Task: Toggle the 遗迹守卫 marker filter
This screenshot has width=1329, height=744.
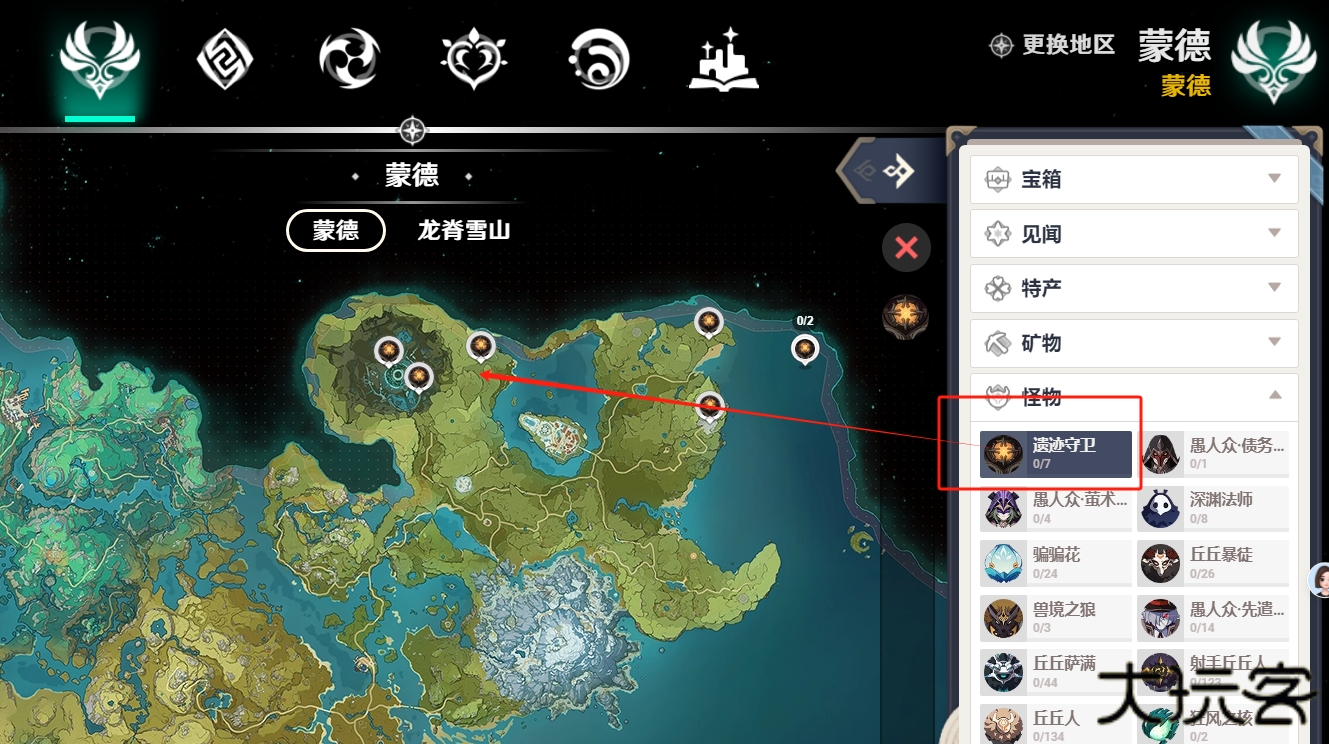Action: tap(1055, 454)
